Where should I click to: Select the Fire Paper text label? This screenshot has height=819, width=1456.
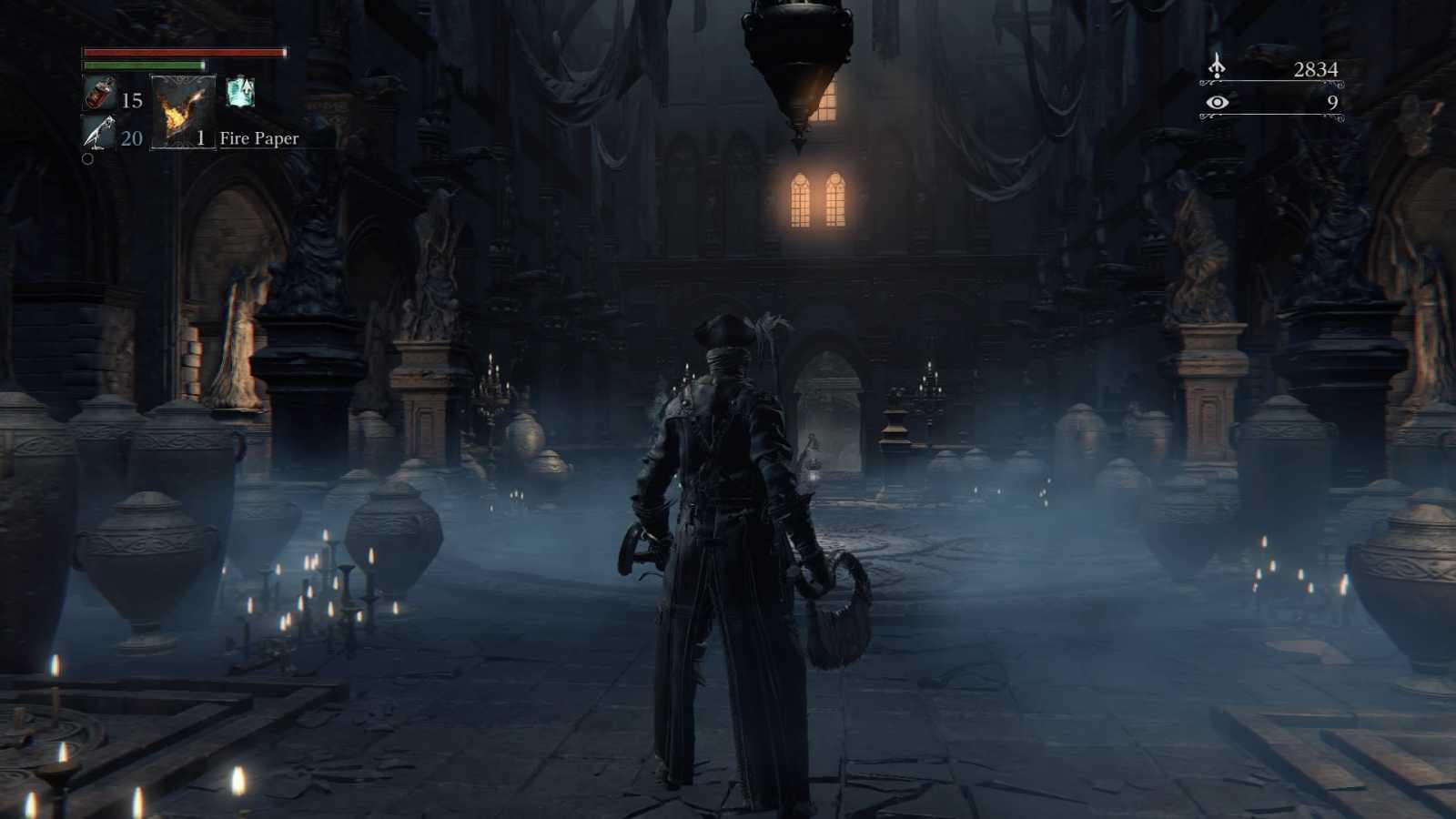pyautogui.click(x=258, y=139)
